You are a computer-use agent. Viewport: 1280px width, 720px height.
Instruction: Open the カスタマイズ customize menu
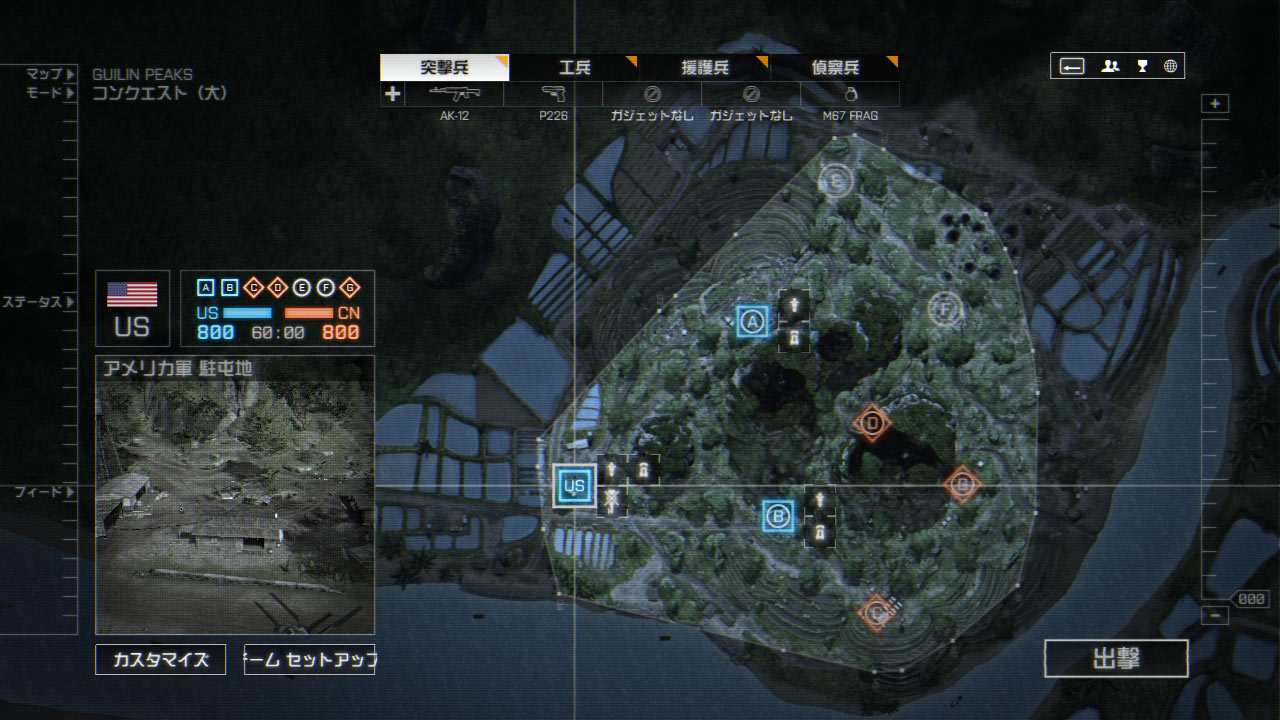coord(161,660)
